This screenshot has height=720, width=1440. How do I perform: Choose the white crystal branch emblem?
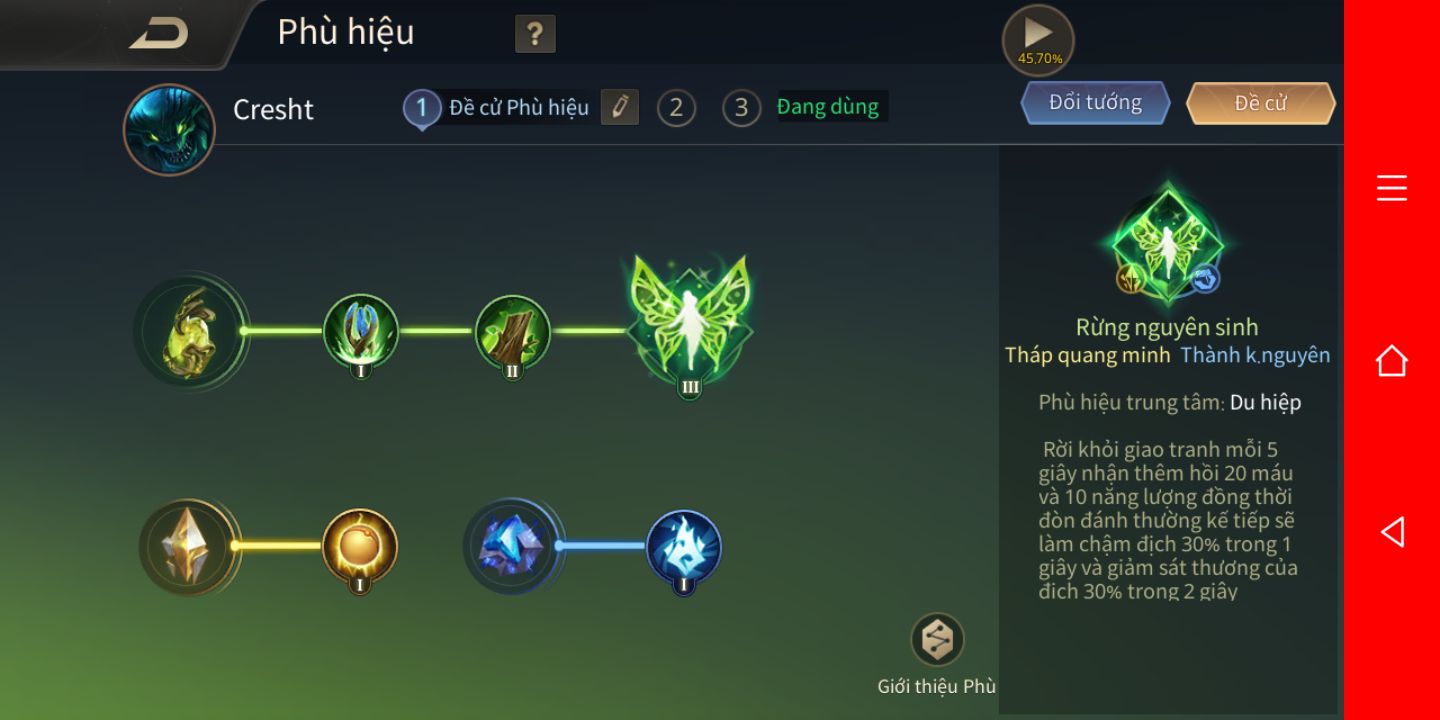coord(188,547)
